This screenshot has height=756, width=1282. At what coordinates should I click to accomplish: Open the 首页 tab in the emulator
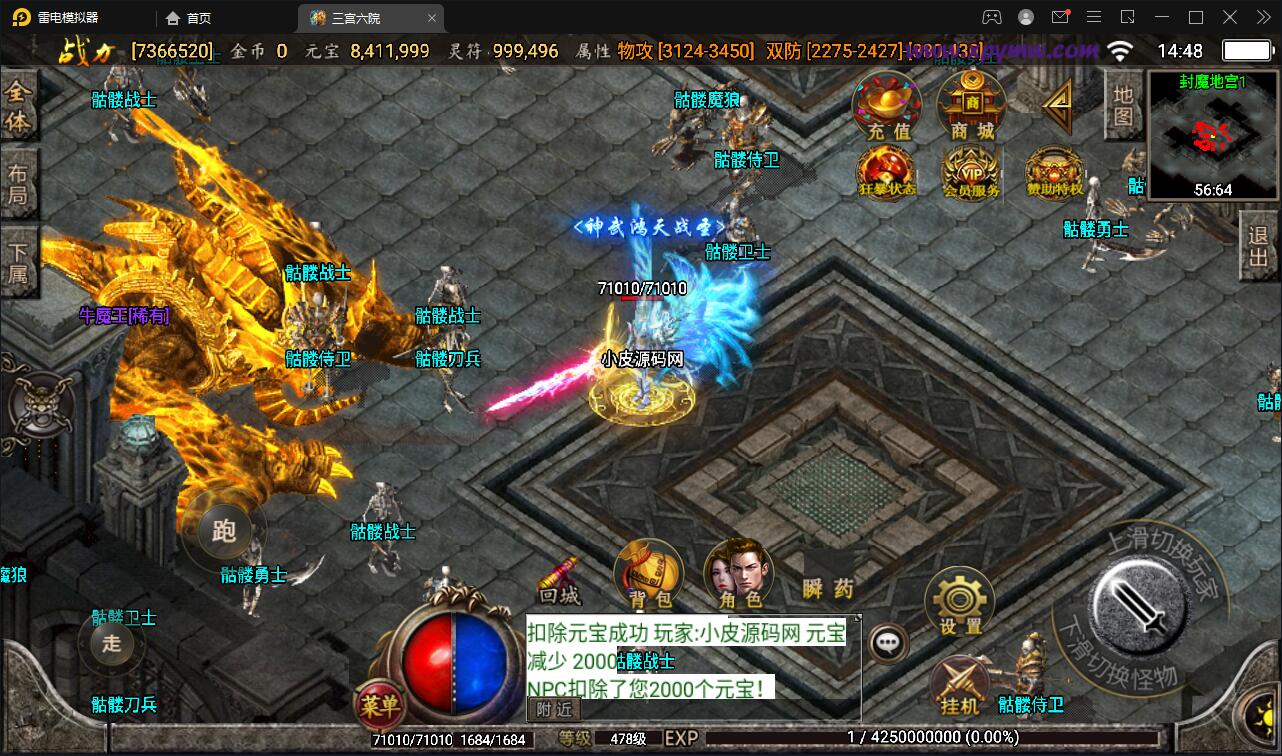(188, 18)
